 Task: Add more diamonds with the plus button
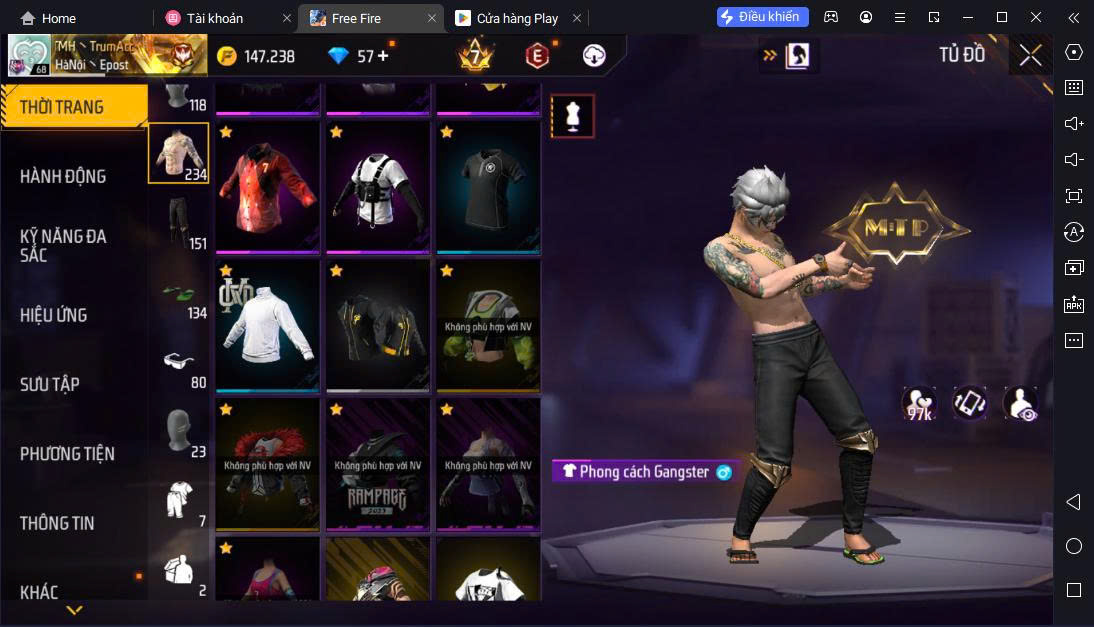[383, 56]
